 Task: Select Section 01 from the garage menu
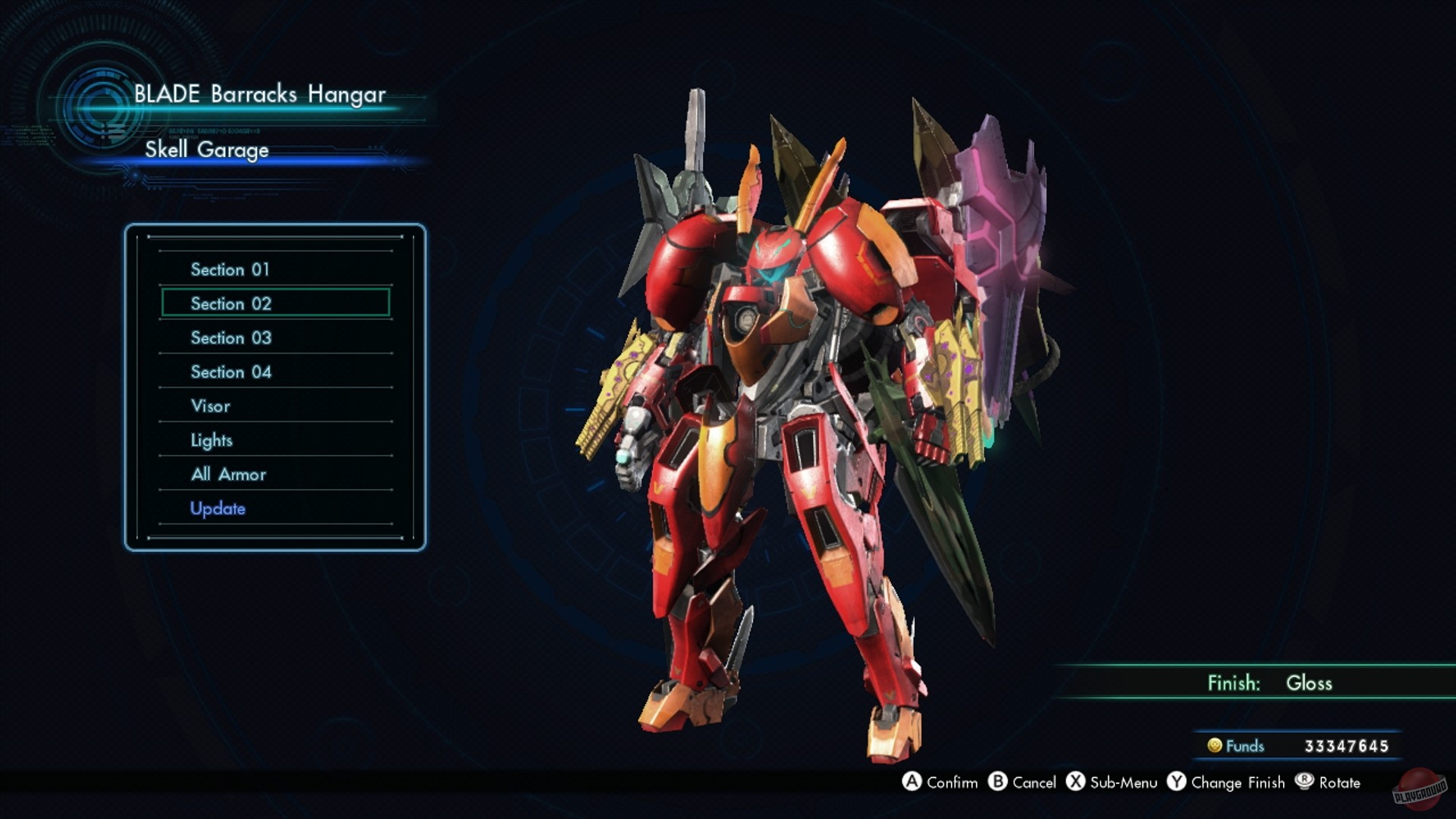click(230, 269)
